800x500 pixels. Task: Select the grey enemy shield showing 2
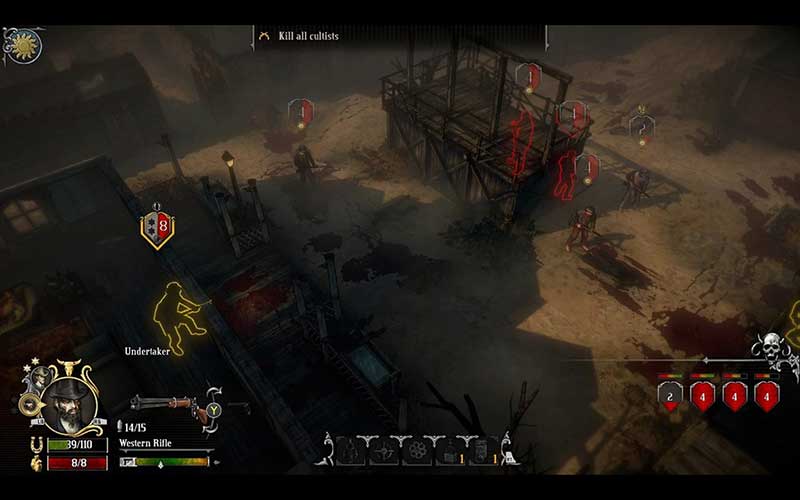click(x=669, y=394)
